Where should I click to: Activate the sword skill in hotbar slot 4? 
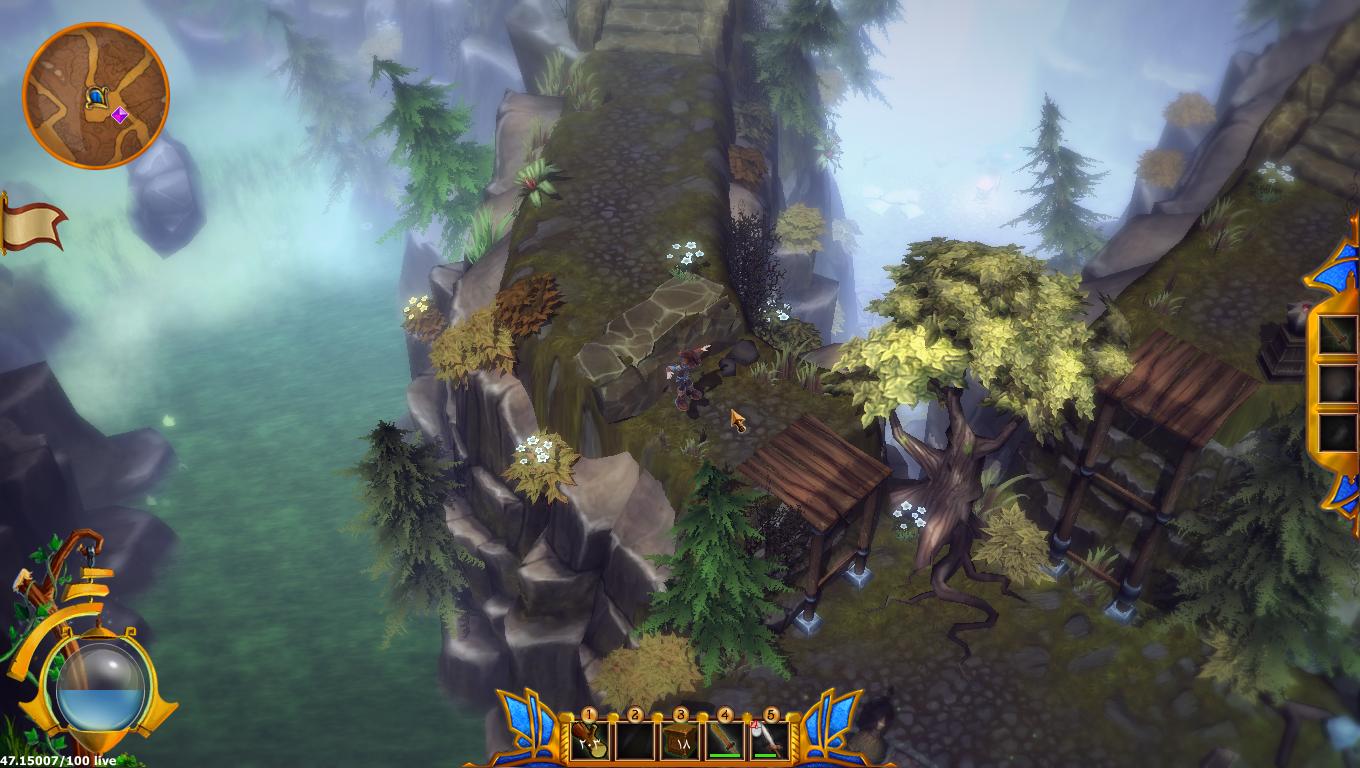(724, 740)
